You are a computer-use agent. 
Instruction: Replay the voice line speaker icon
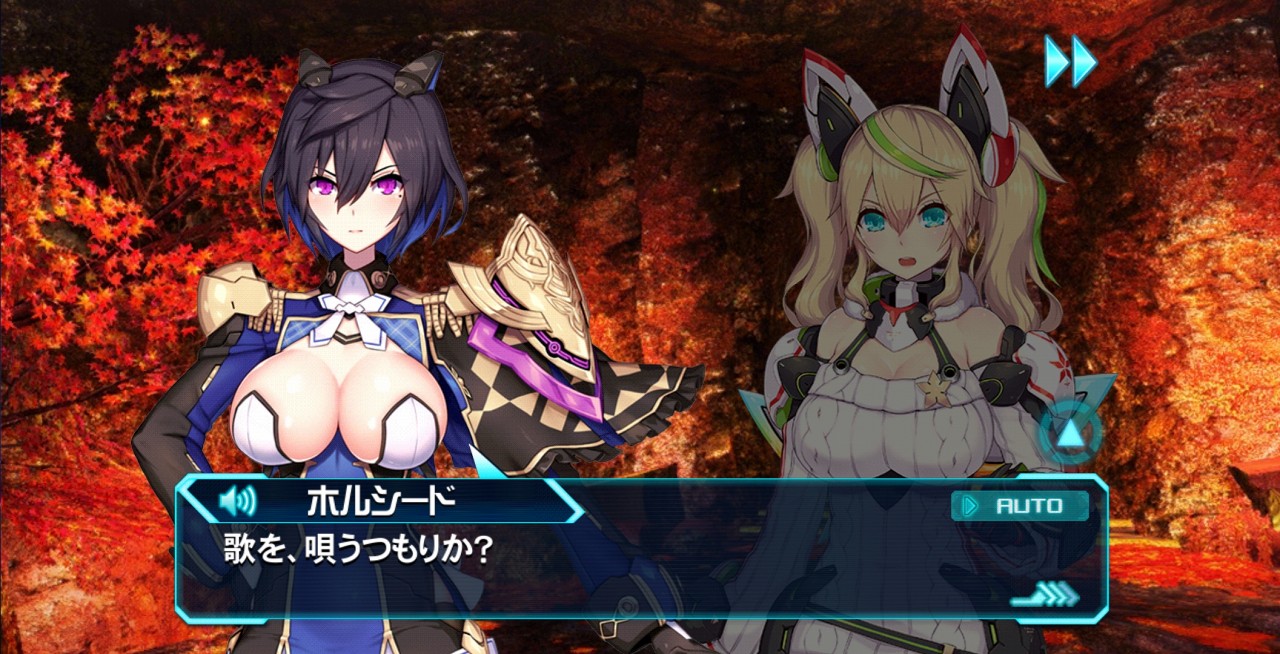point(236,500)
